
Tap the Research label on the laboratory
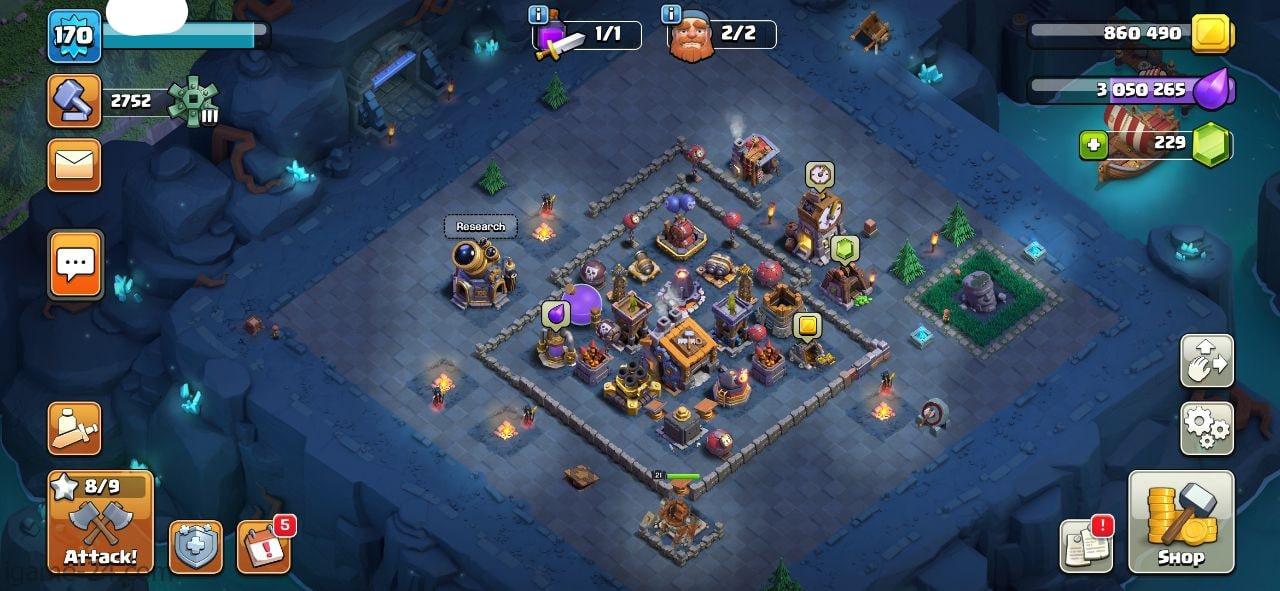[481, 226]
